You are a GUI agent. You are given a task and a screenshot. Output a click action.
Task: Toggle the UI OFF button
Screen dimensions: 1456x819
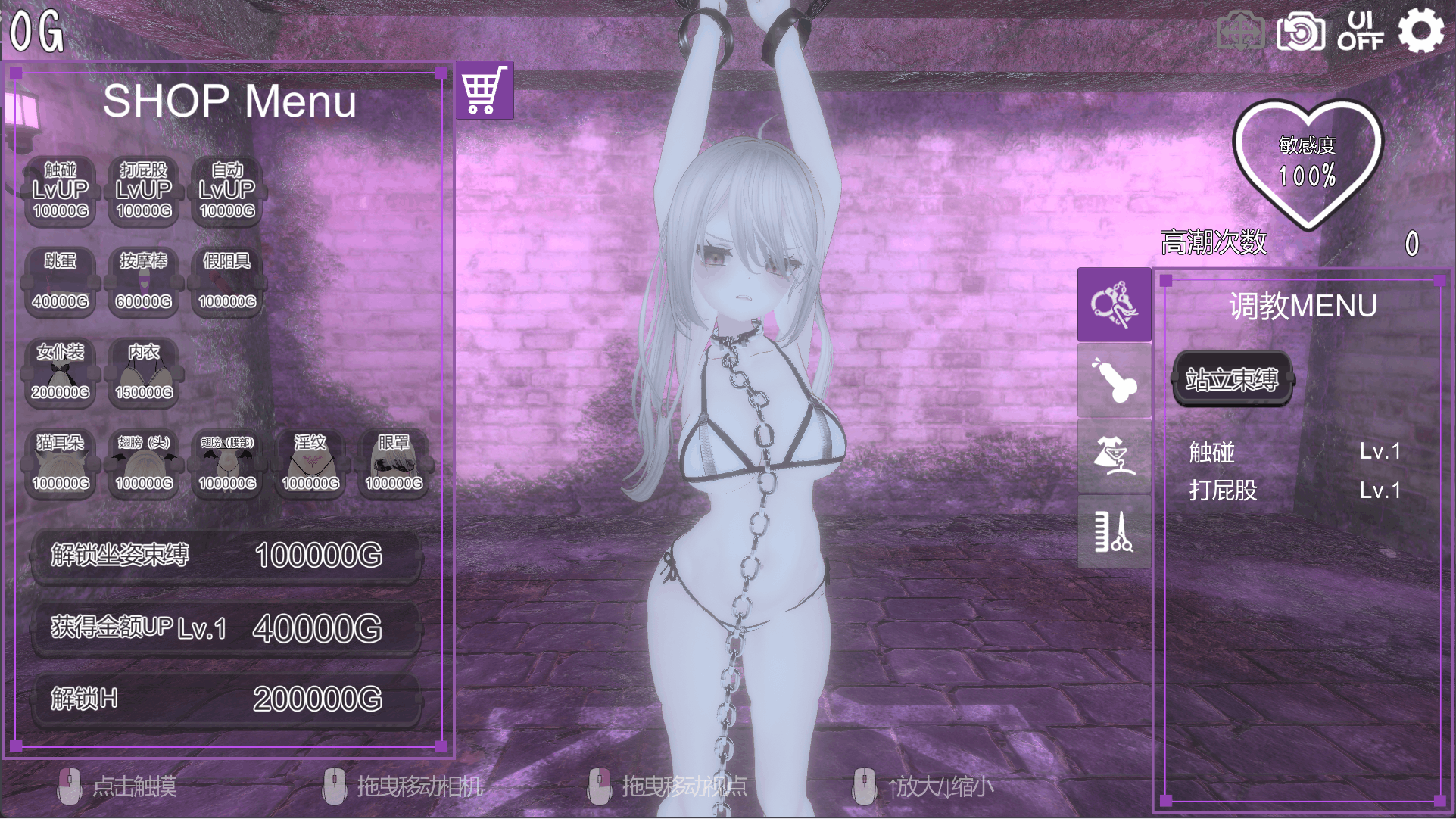point(1360,31)
